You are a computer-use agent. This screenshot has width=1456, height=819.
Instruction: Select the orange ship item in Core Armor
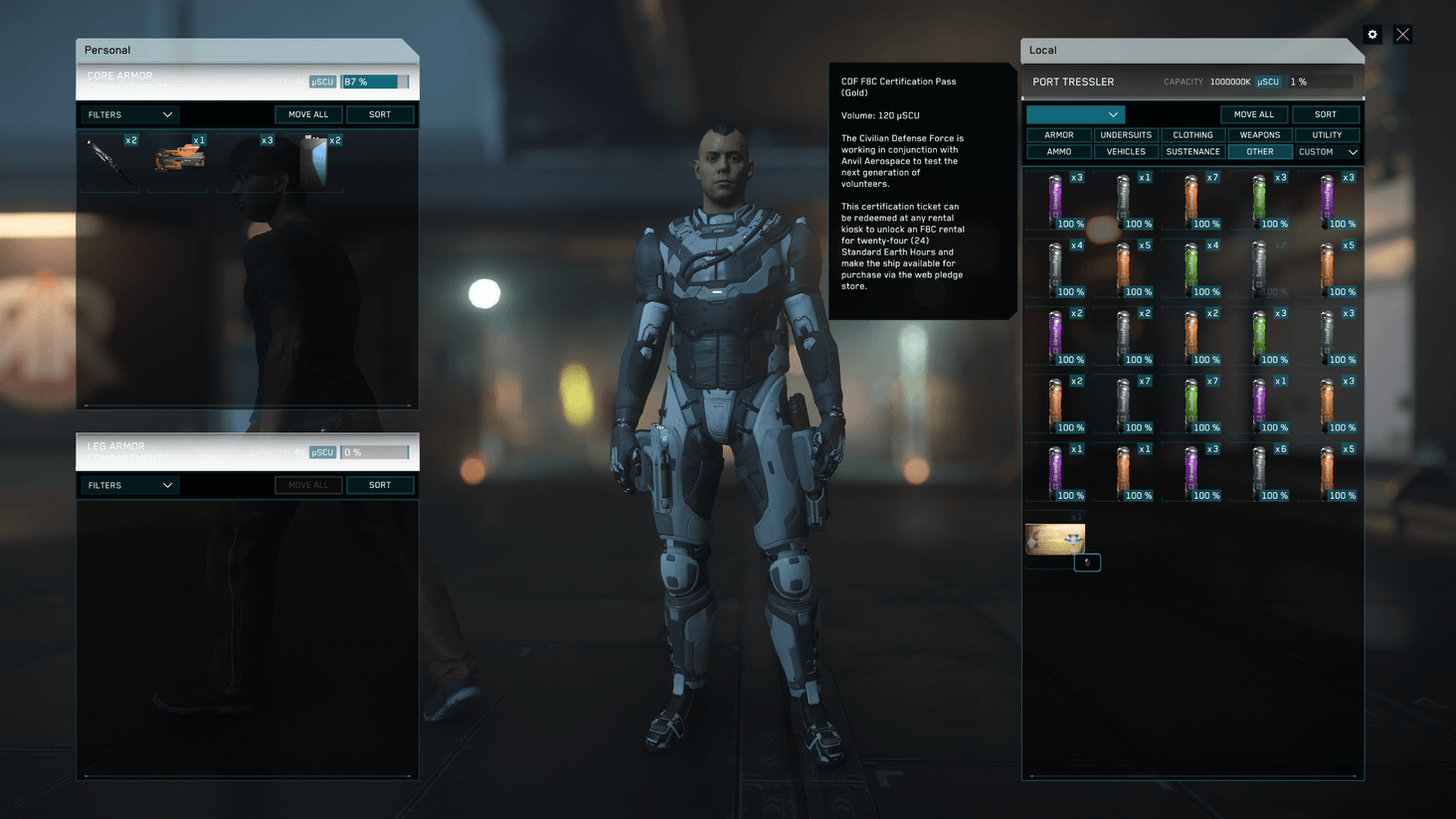[x=179, y=158]
